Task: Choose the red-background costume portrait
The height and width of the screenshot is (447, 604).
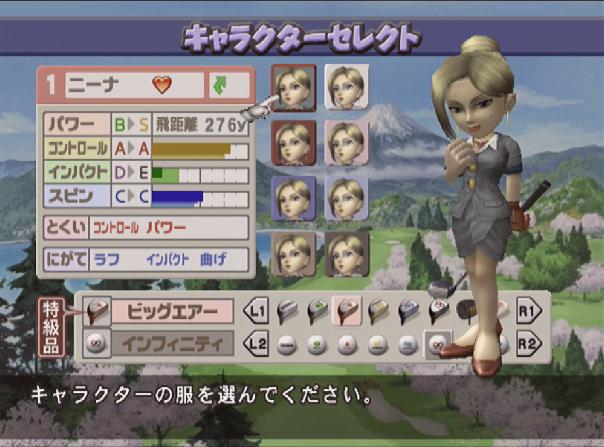Action: [292, 143]
